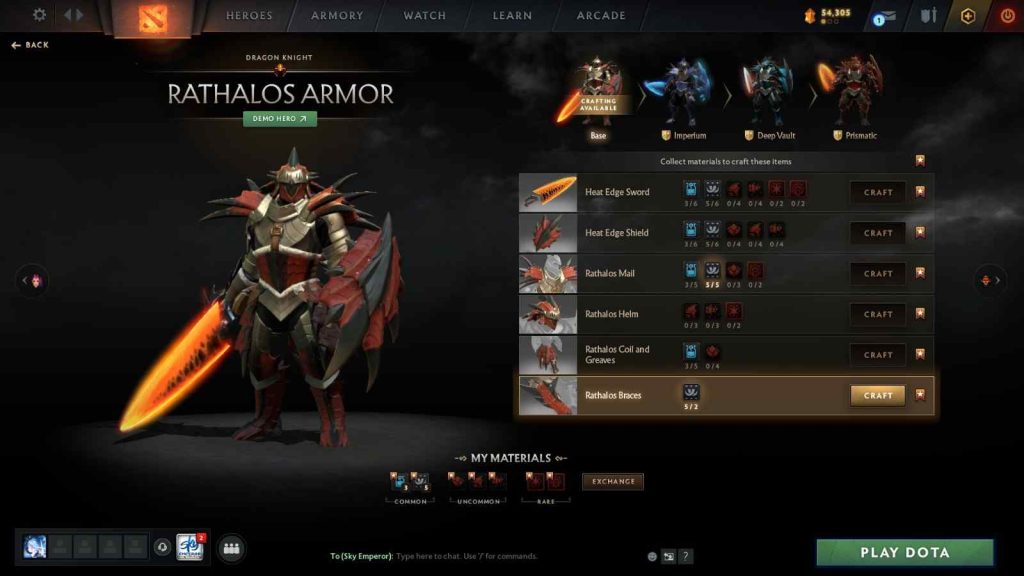Image resolution: width=1024 pixels, height=576 pixels.
Task: Open the materials Exchange
Action: 613,481
